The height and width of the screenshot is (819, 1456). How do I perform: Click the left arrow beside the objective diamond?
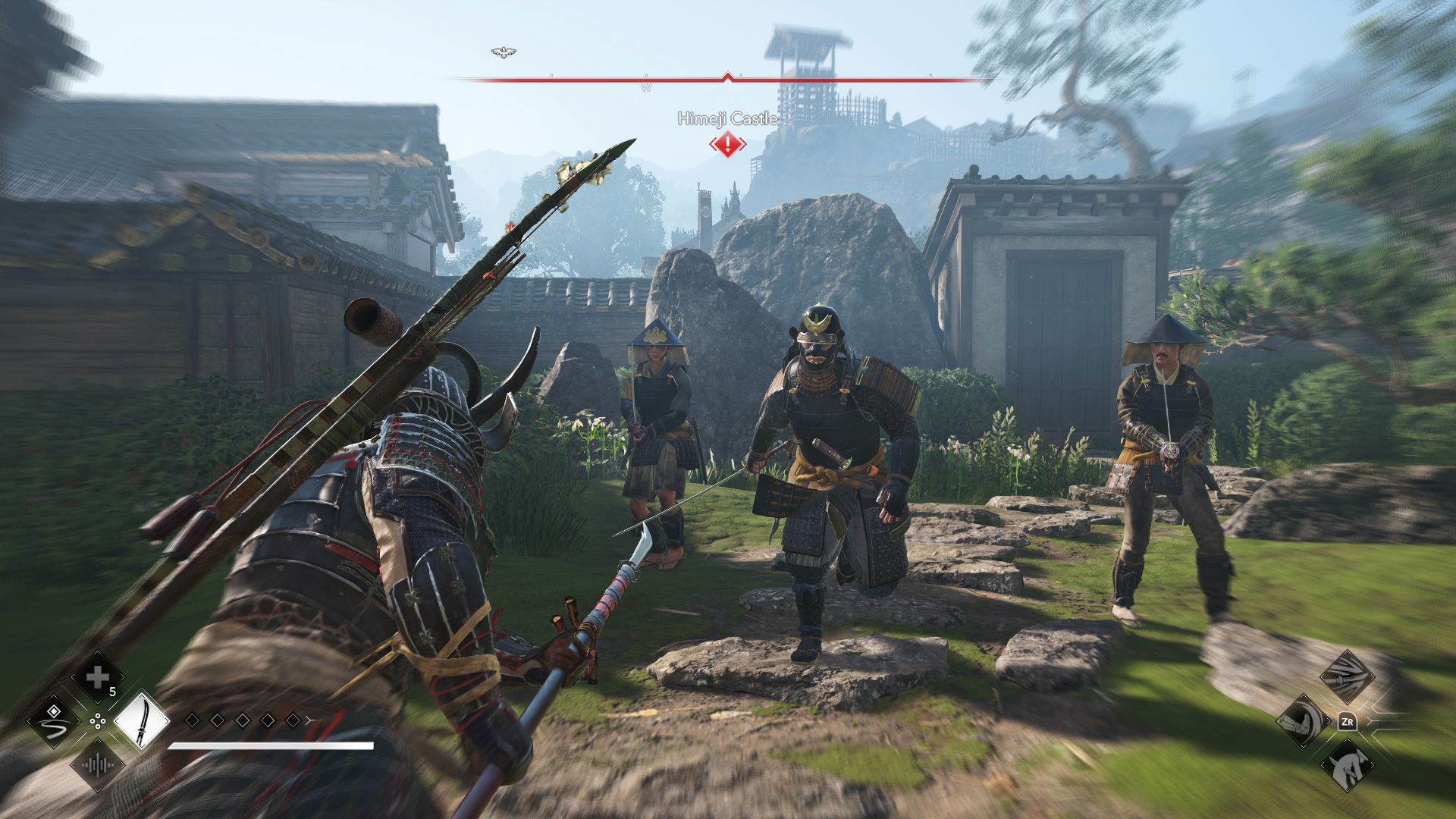click(713, 145)
